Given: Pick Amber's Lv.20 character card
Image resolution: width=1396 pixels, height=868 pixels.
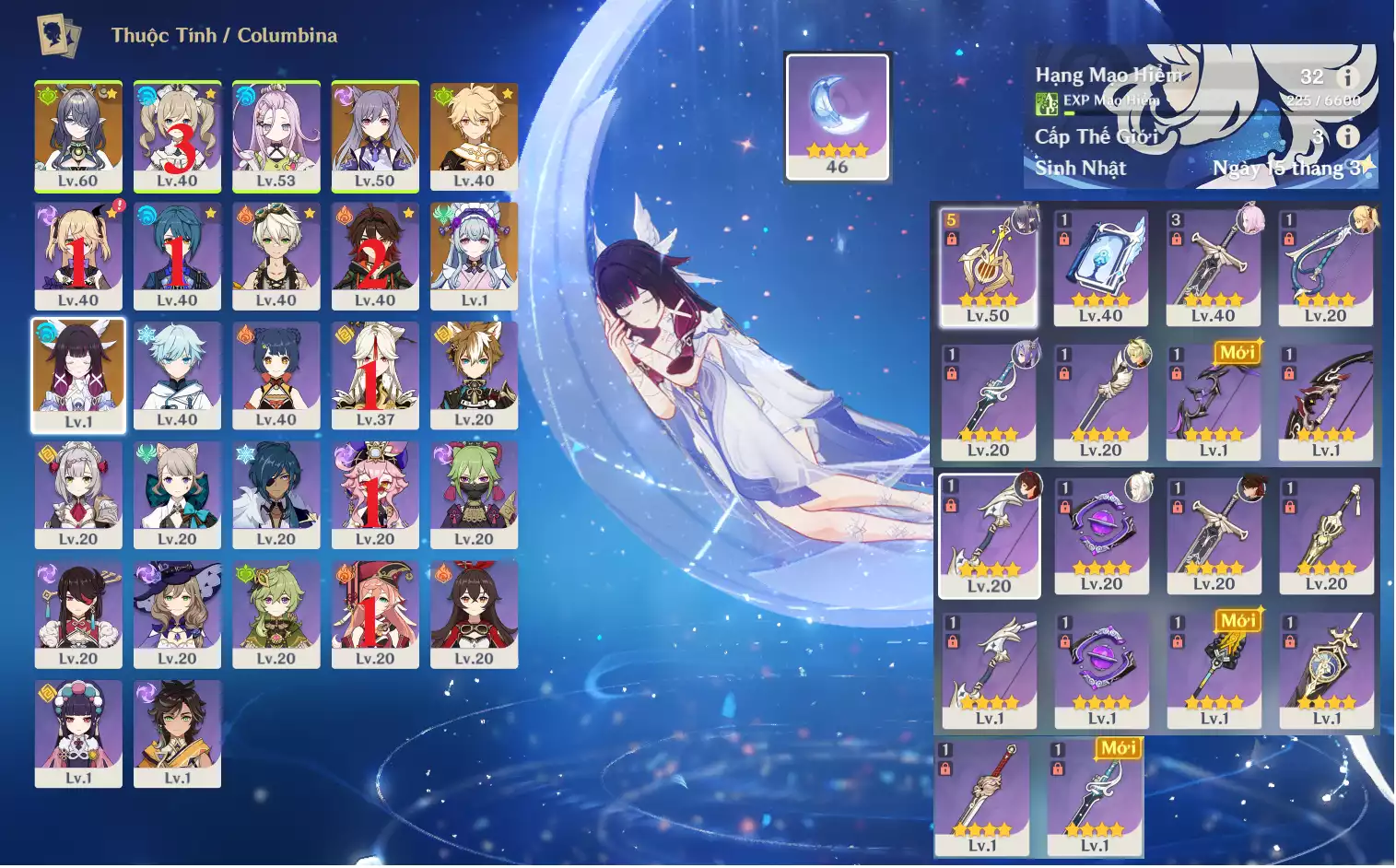Looking at the screenshot, I should click(x=474, y=614).
